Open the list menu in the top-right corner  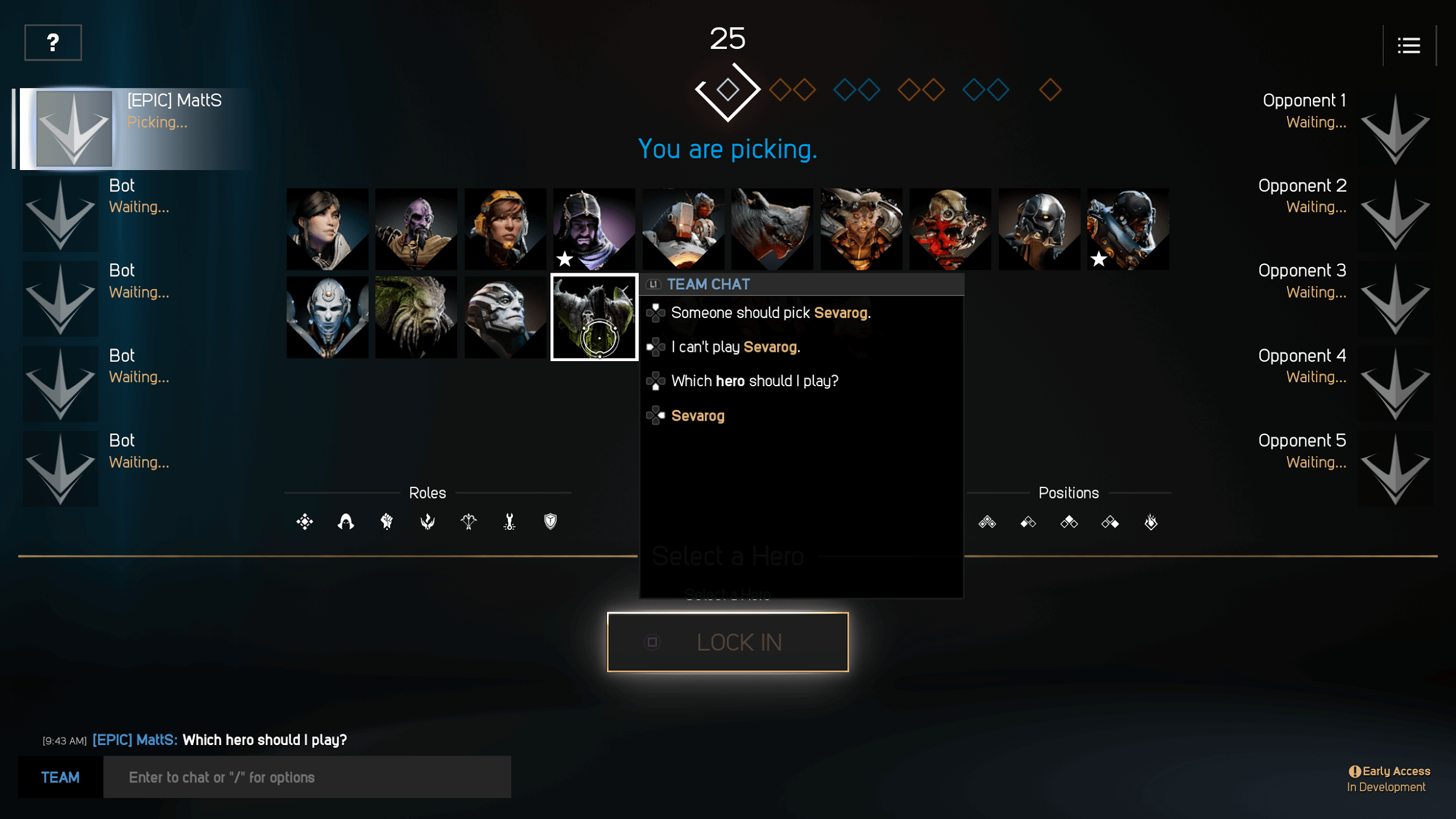1409,45
